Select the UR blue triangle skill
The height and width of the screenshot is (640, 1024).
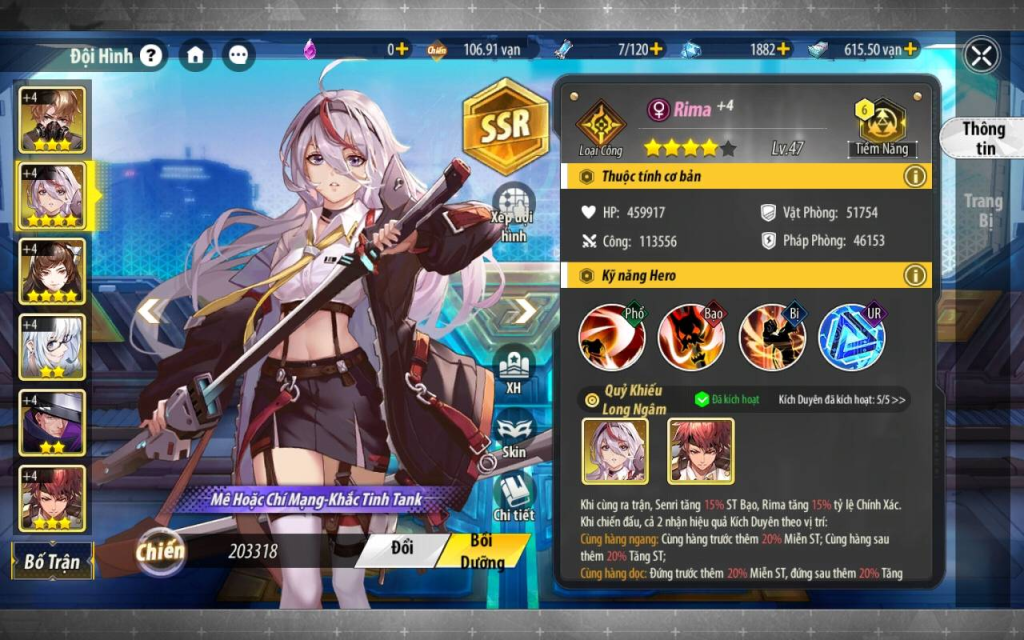point(851,336)
